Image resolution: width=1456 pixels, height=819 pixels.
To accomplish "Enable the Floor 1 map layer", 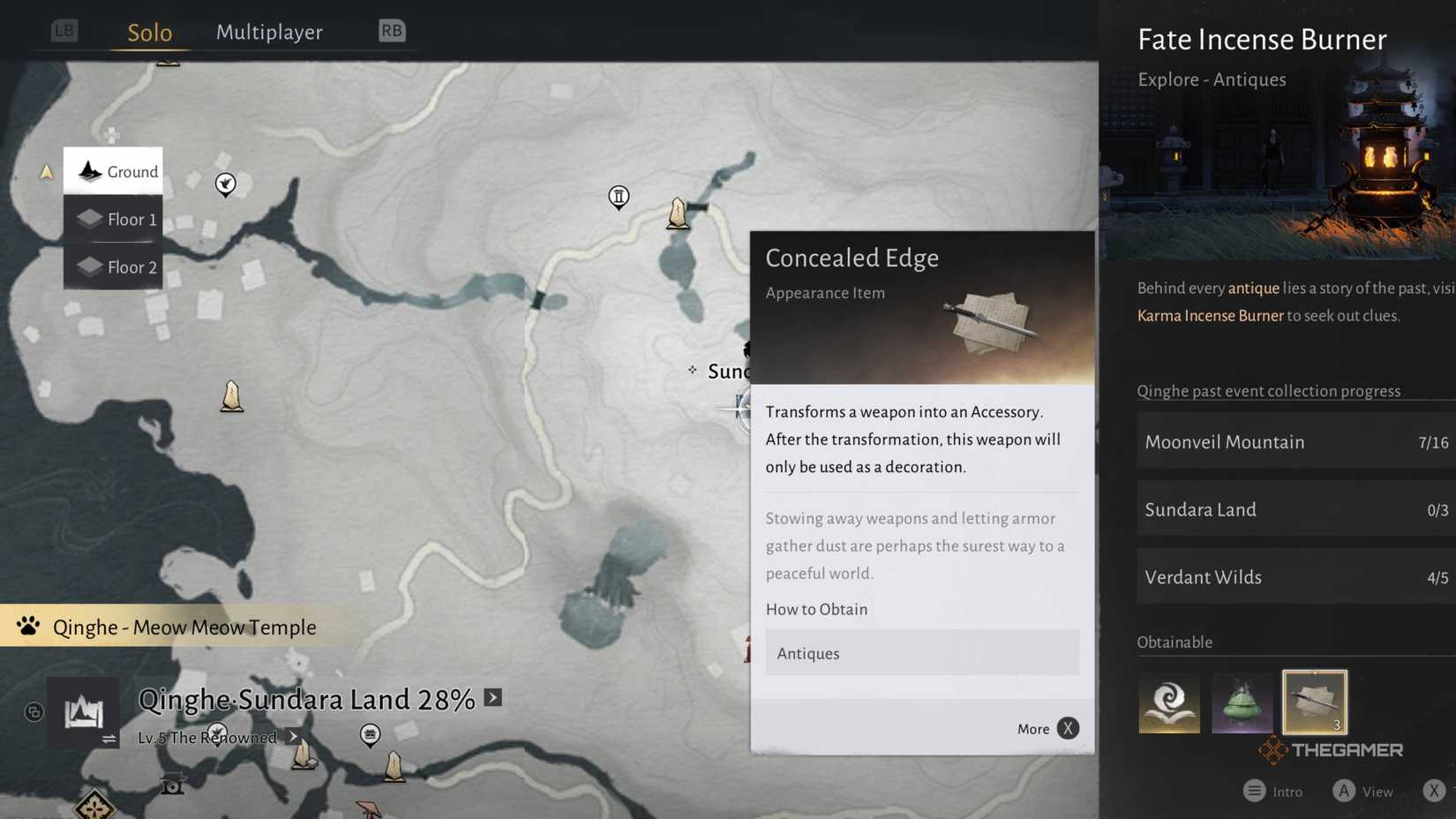I will point(113,219).
